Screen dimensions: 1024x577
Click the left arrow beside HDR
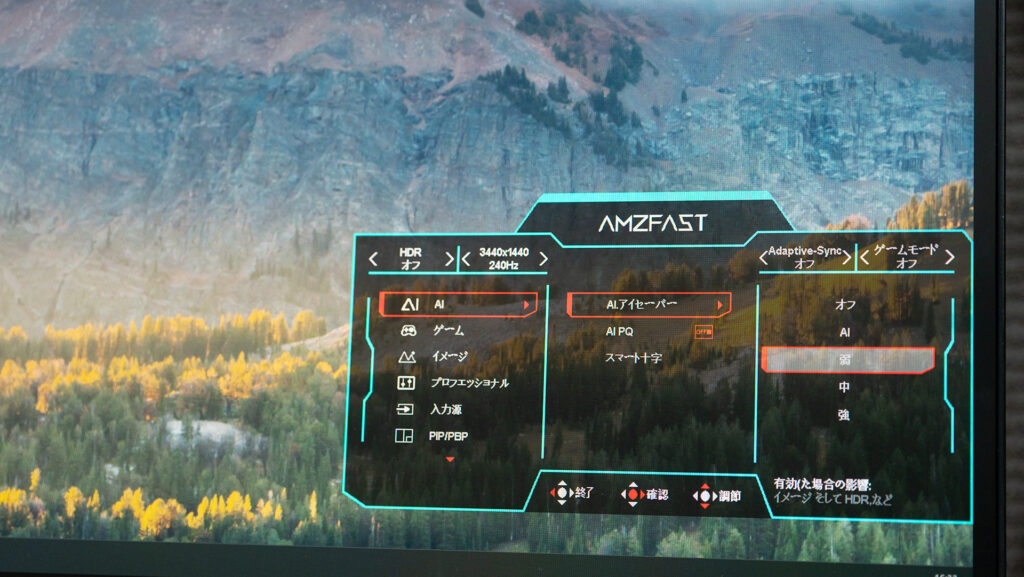[374, 259]
